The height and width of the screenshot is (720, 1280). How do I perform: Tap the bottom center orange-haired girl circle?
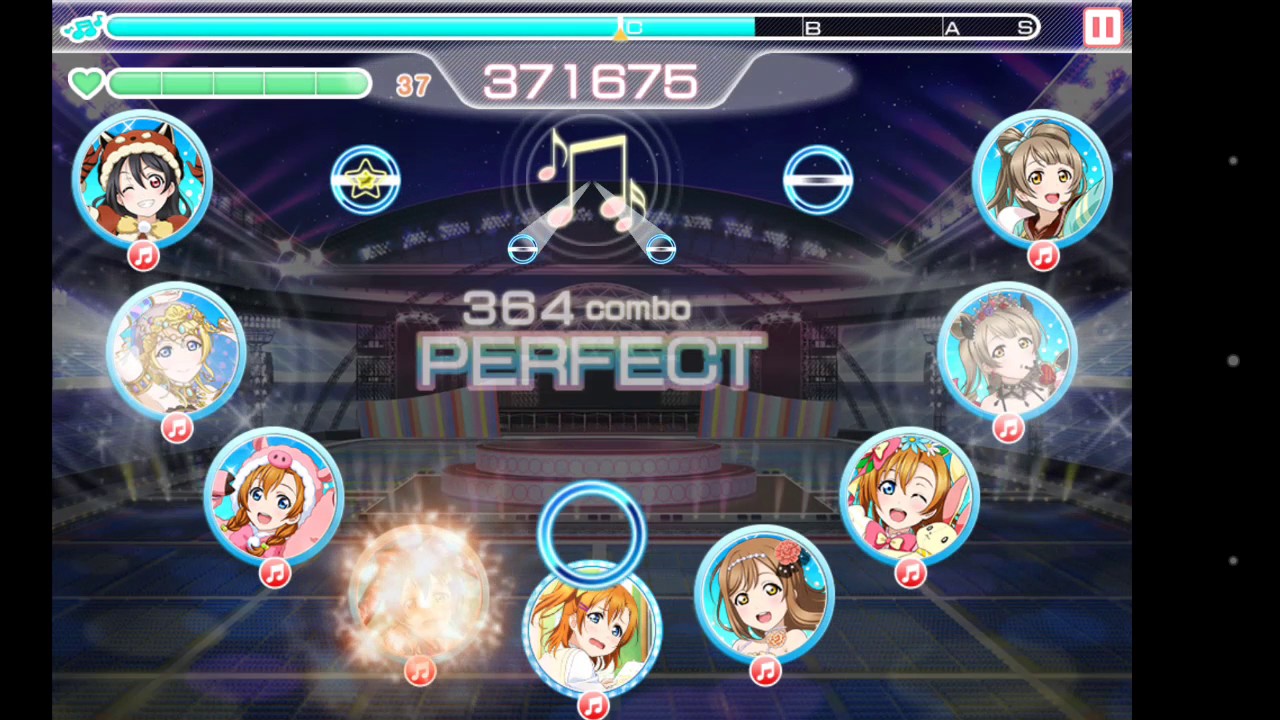click(592, 628)
